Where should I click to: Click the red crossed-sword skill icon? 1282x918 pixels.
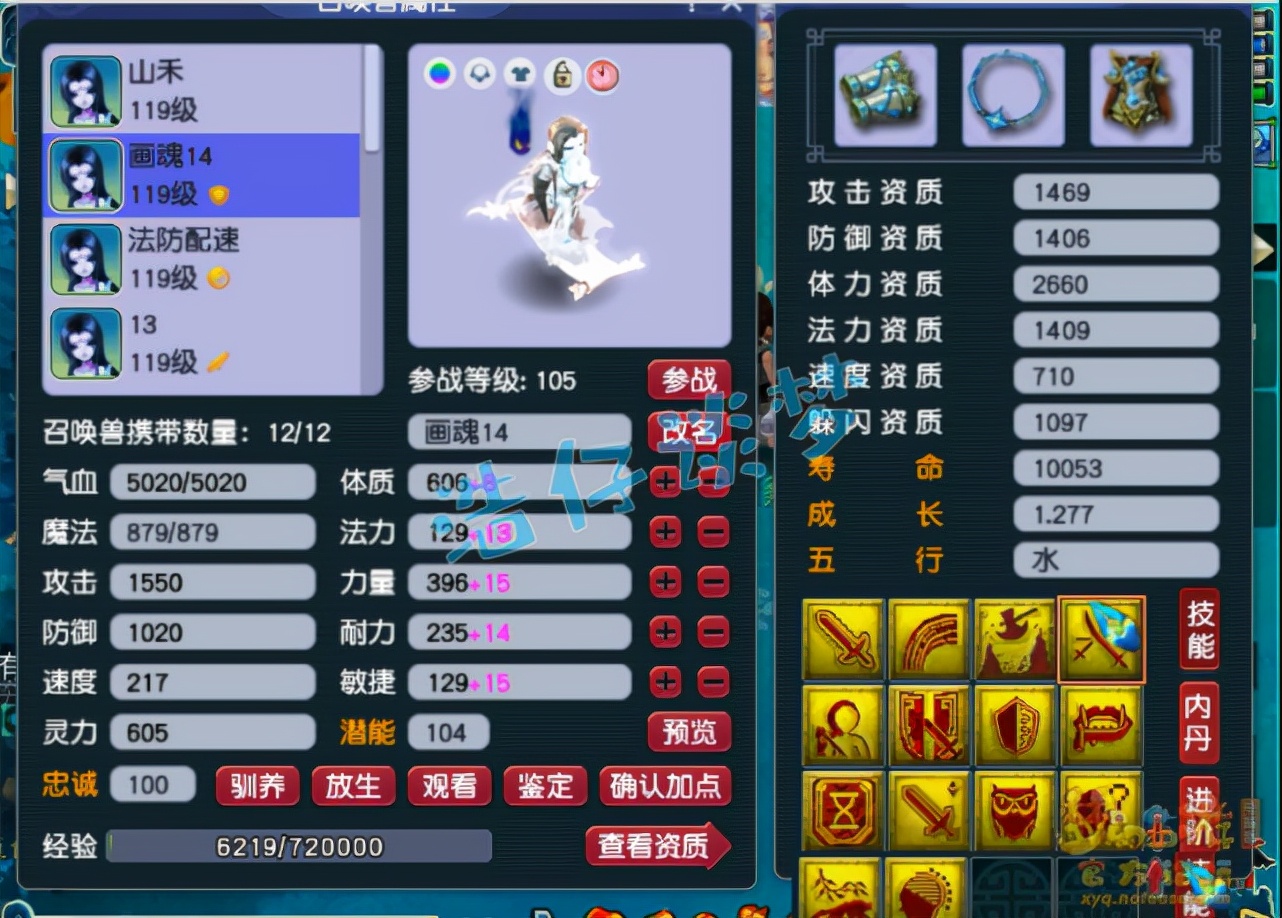(x=930, y=725)
